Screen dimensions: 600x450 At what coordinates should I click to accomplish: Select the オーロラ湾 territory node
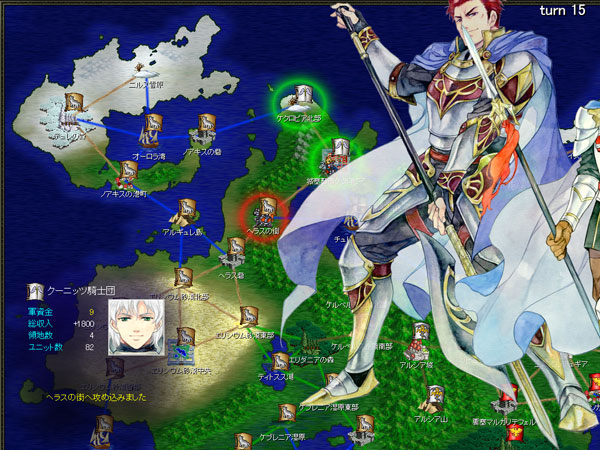[151, 127]
